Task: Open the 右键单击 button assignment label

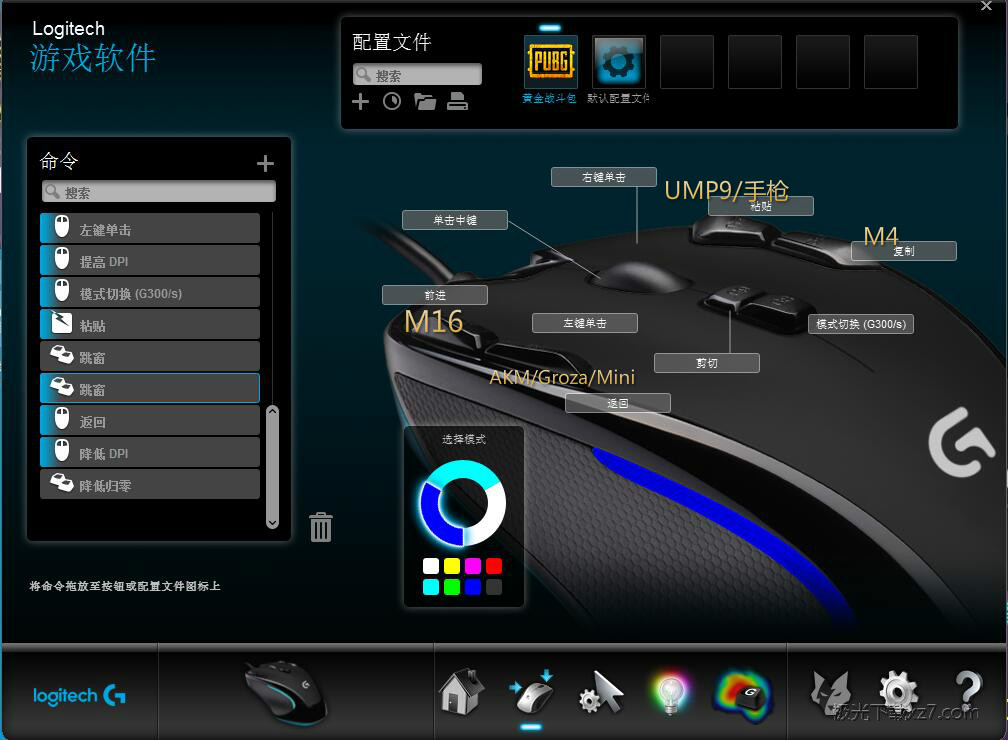Action: click(x=603, y=177)
